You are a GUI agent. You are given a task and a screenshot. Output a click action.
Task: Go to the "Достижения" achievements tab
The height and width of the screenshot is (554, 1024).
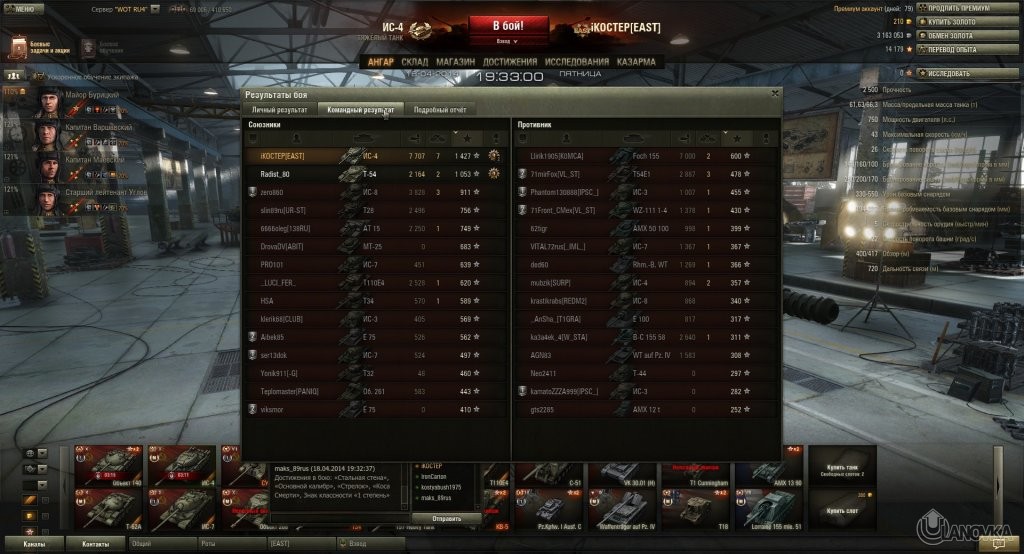(x=510, y=62)
